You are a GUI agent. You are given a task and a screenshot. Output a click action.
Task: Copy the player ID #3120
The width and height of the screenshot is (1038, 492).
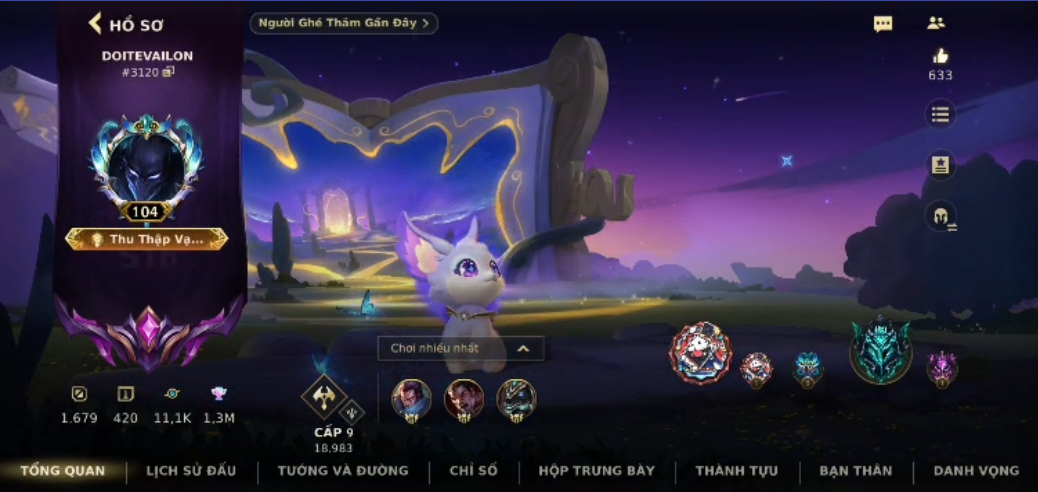[x=169, y=72]
